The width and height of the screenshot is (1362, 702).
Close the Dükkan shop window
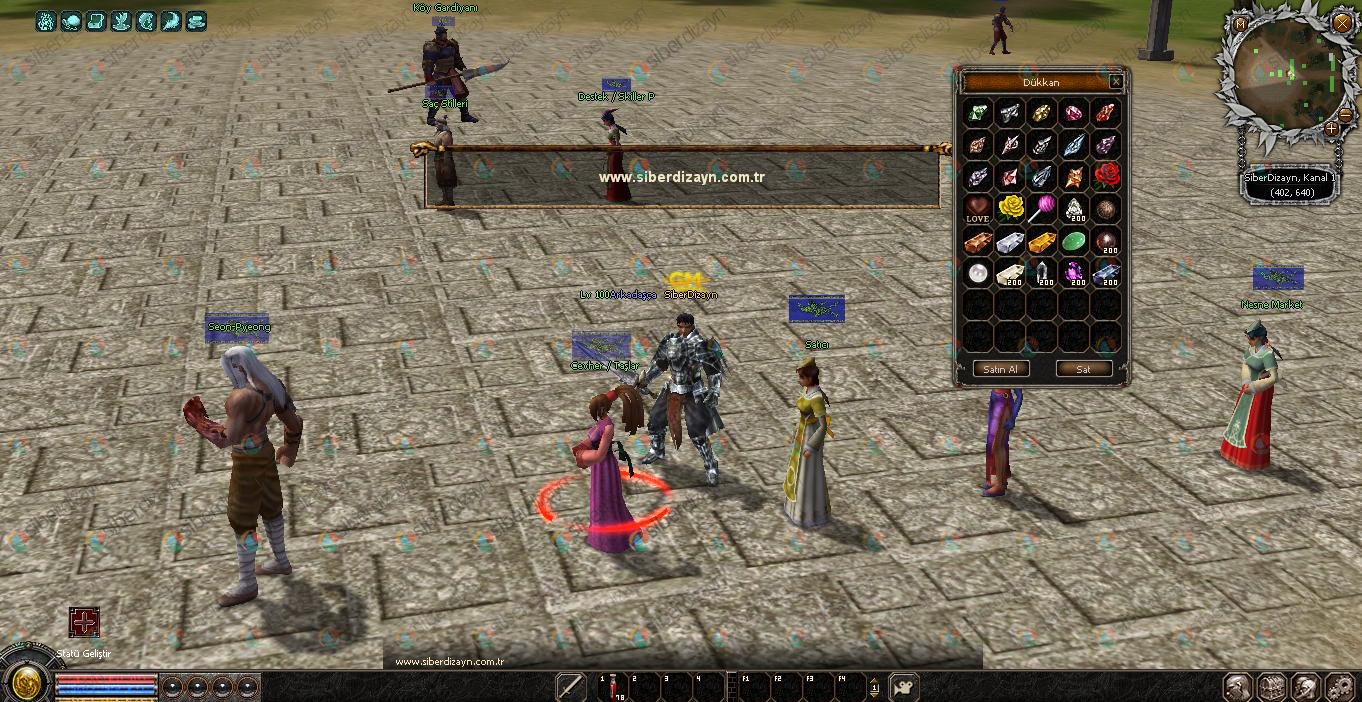click(1116, 82)
